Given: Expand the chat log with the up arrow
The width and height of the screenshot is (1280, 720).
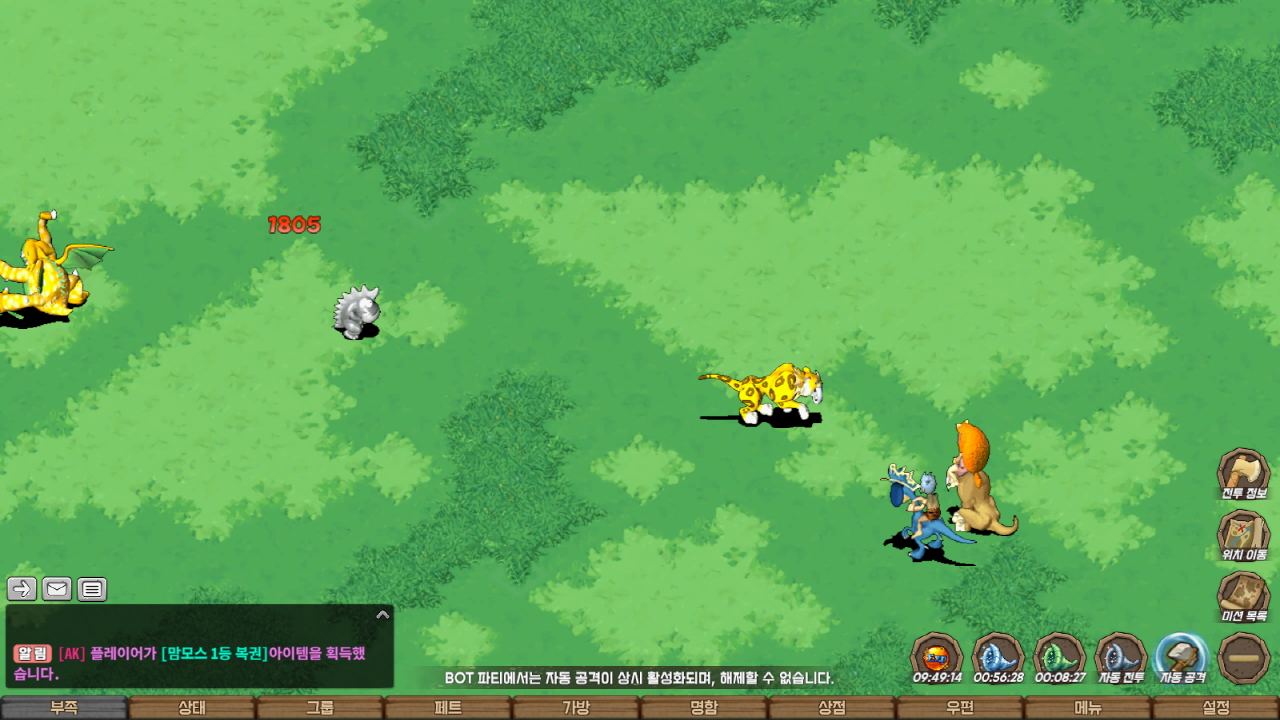Looking at the screenshot, I should tap(382, 615).
